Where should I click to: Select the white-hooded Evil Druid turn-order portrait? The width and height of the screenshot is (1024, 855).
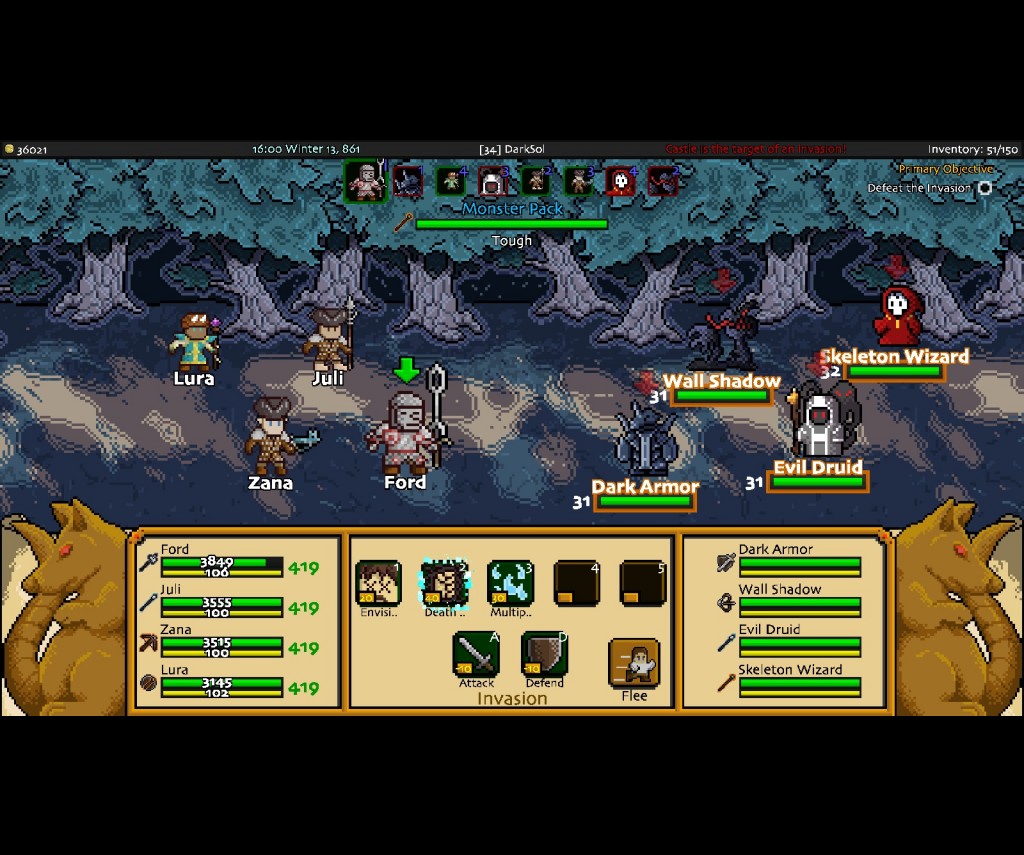coord(492,182)
